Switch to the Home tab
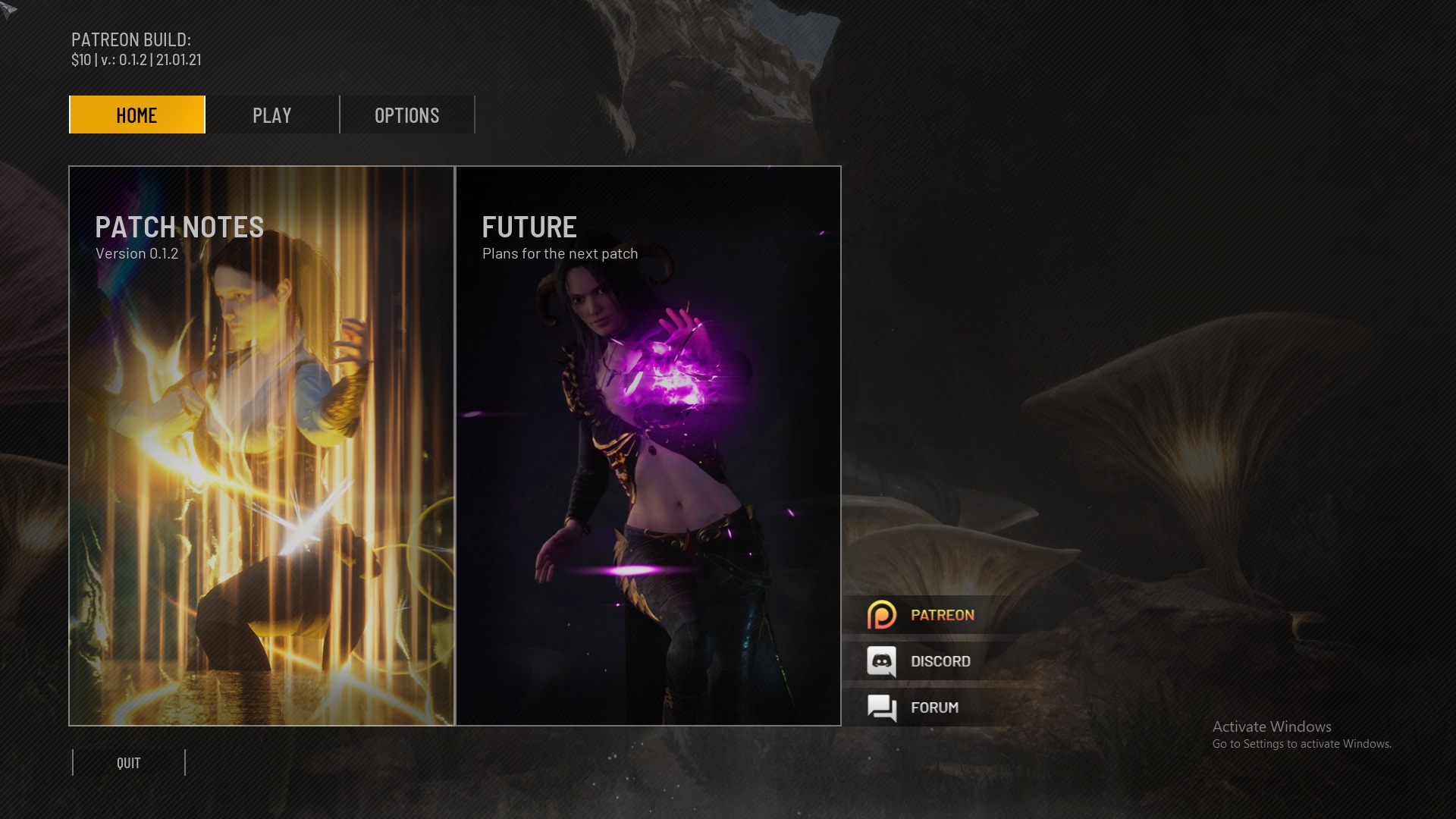 [x=136, y=115]
